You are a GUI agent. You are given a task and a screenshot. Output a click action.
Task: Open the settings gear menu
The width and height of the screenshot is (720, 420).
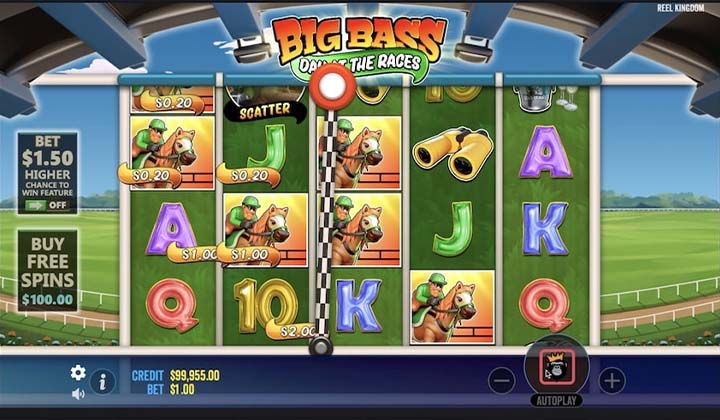tap(78, 373)
